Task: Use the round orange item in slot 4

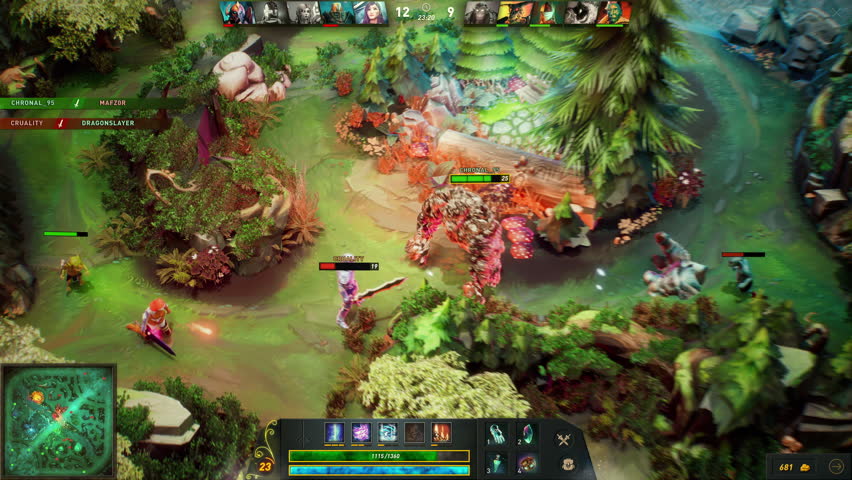Action: 527,464
